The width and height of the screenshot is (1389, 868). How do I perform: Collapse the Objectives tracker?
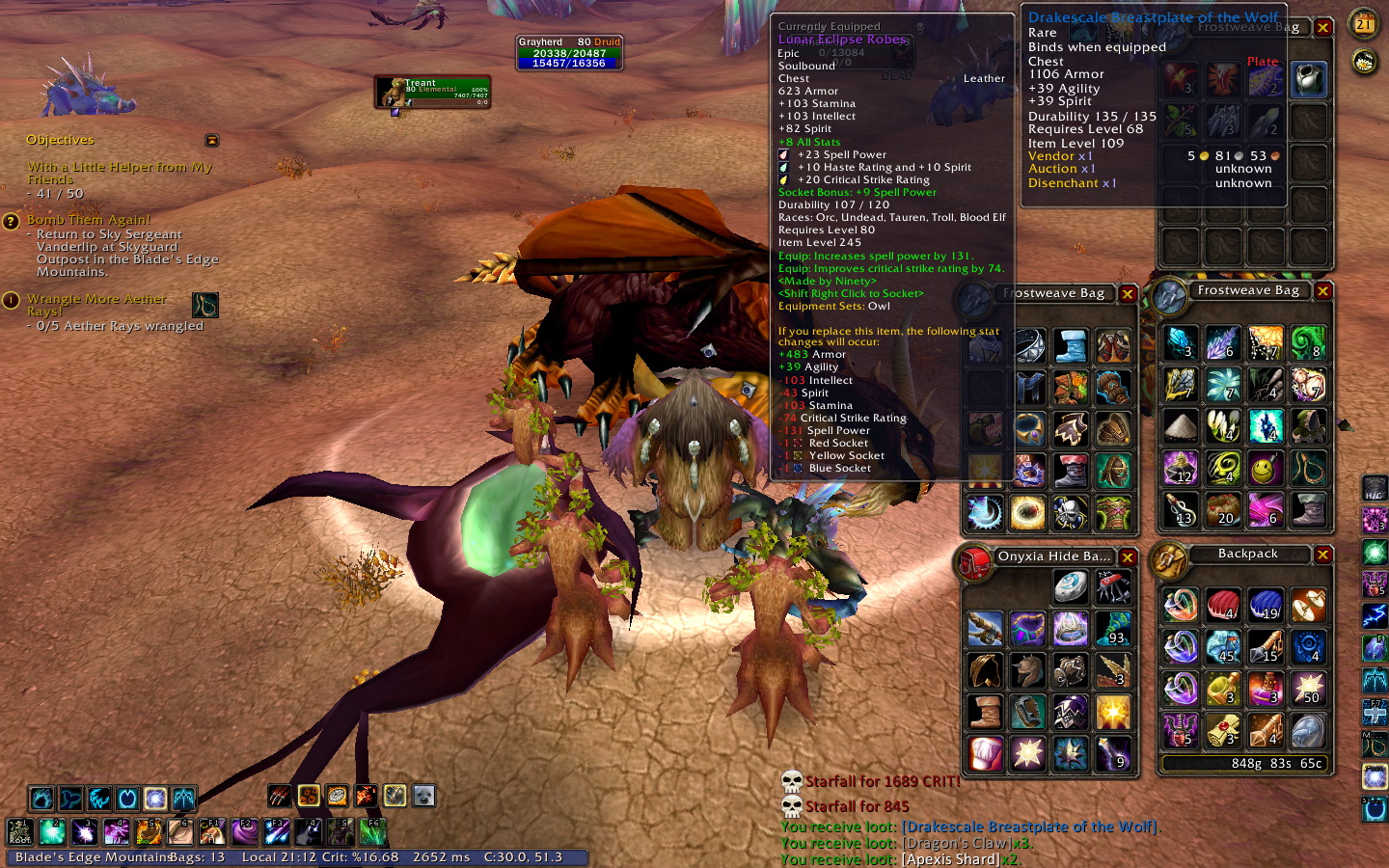pyautogui.click(x=212, y=141)
